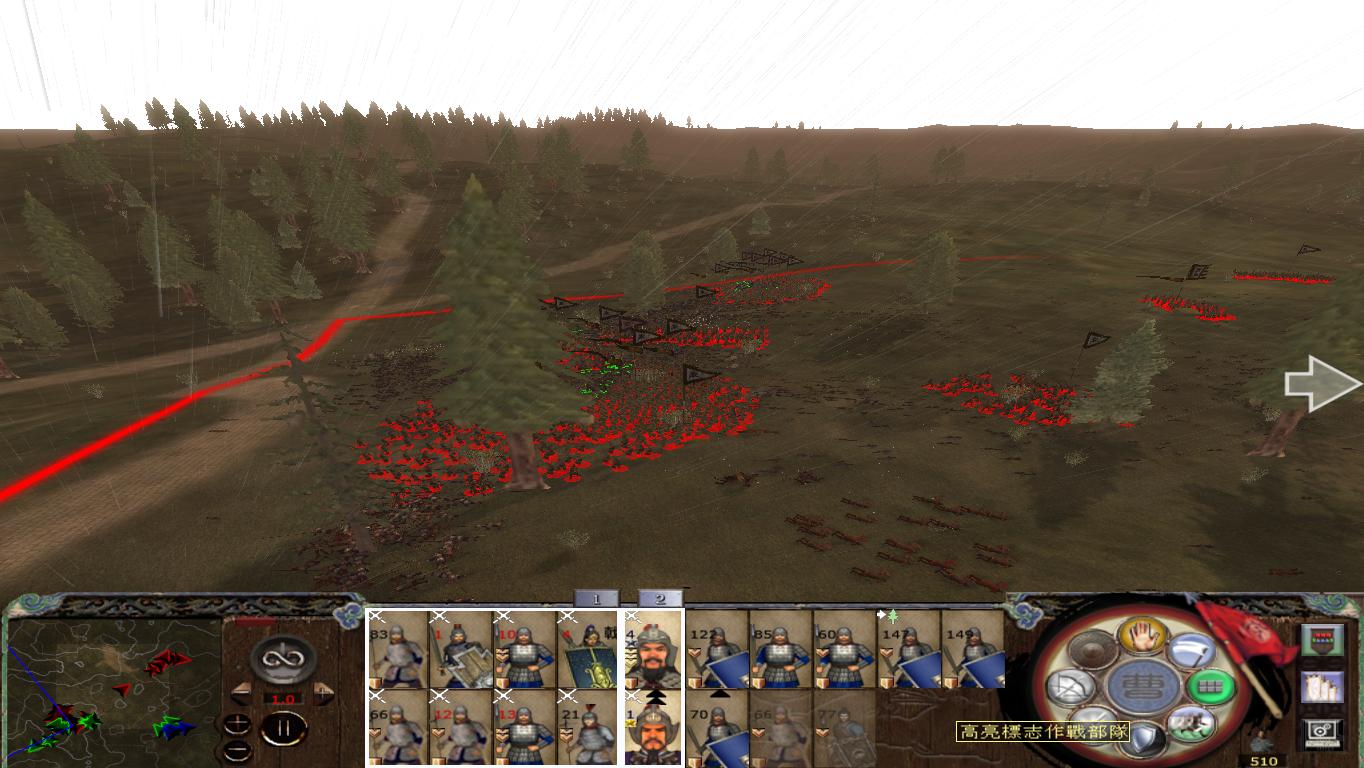This screenshot has width=1364, height=768.
Task: Click the shield guard mode icon
Action: point(1145,735)
